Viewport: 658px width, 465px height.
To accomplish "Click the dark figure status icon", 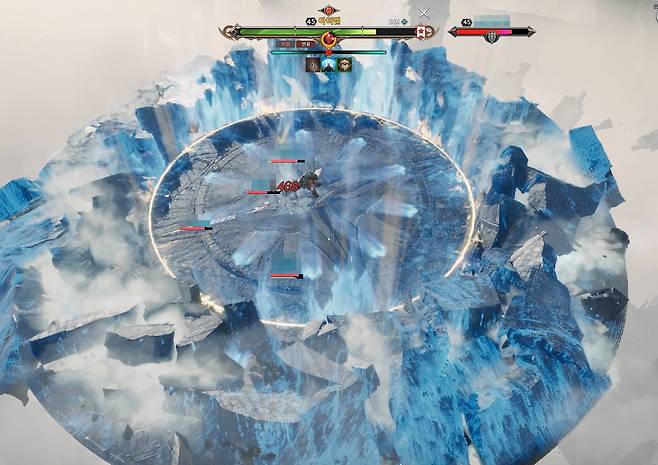I will click(x=313, y=64).
